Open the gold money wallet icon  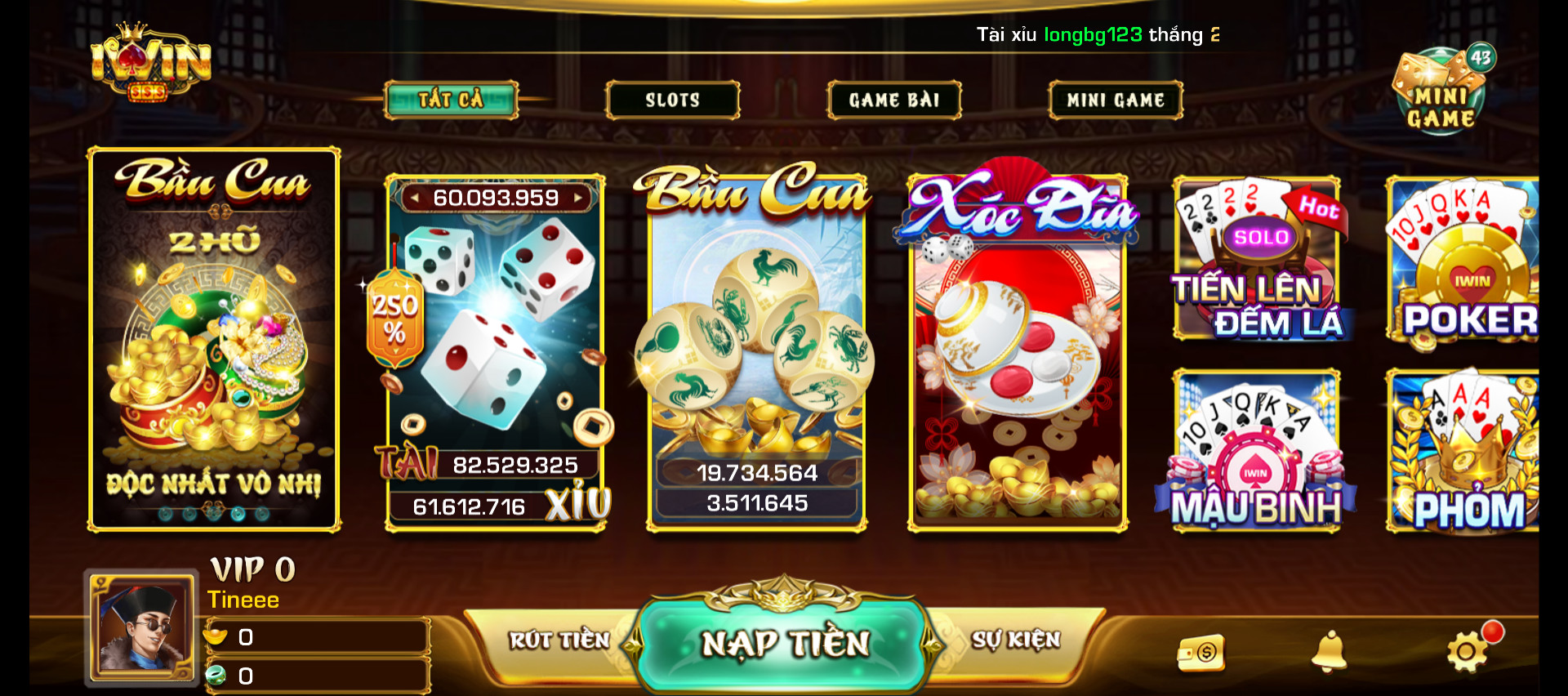pos(1201,653)
